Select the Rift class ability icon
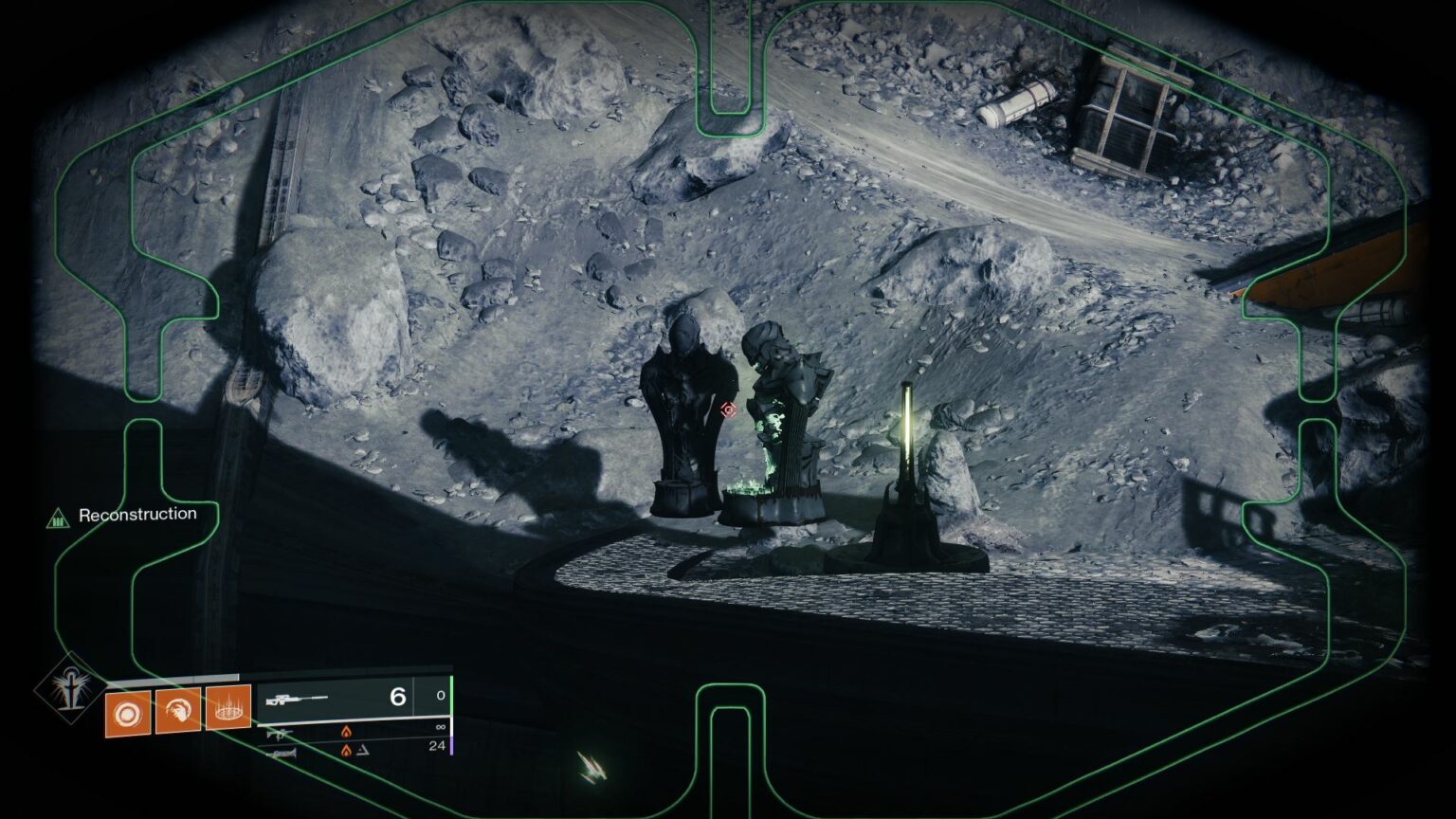 pos(226,710)
